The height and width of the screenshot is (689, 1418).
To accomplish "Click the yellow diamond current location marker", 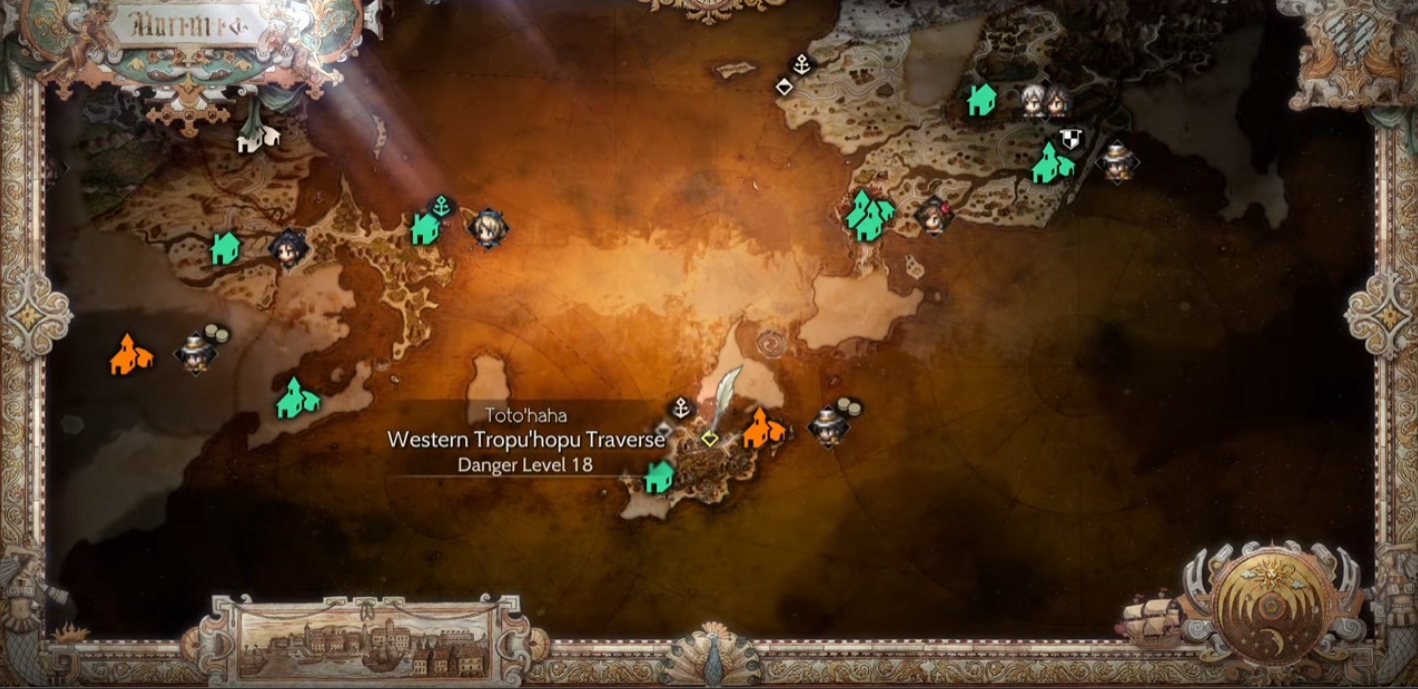I will (x=710, y=438).
